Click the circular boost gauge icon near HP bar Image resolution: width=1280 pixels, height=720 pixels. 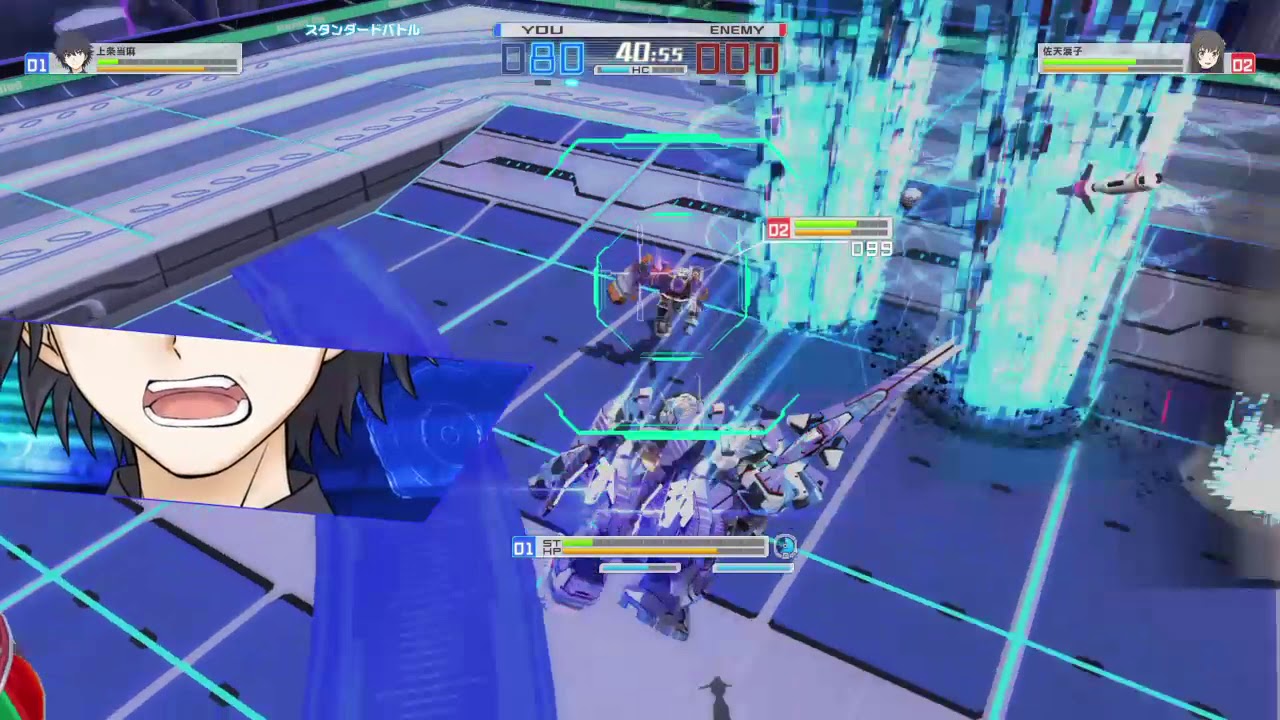[x=787, y=548]
